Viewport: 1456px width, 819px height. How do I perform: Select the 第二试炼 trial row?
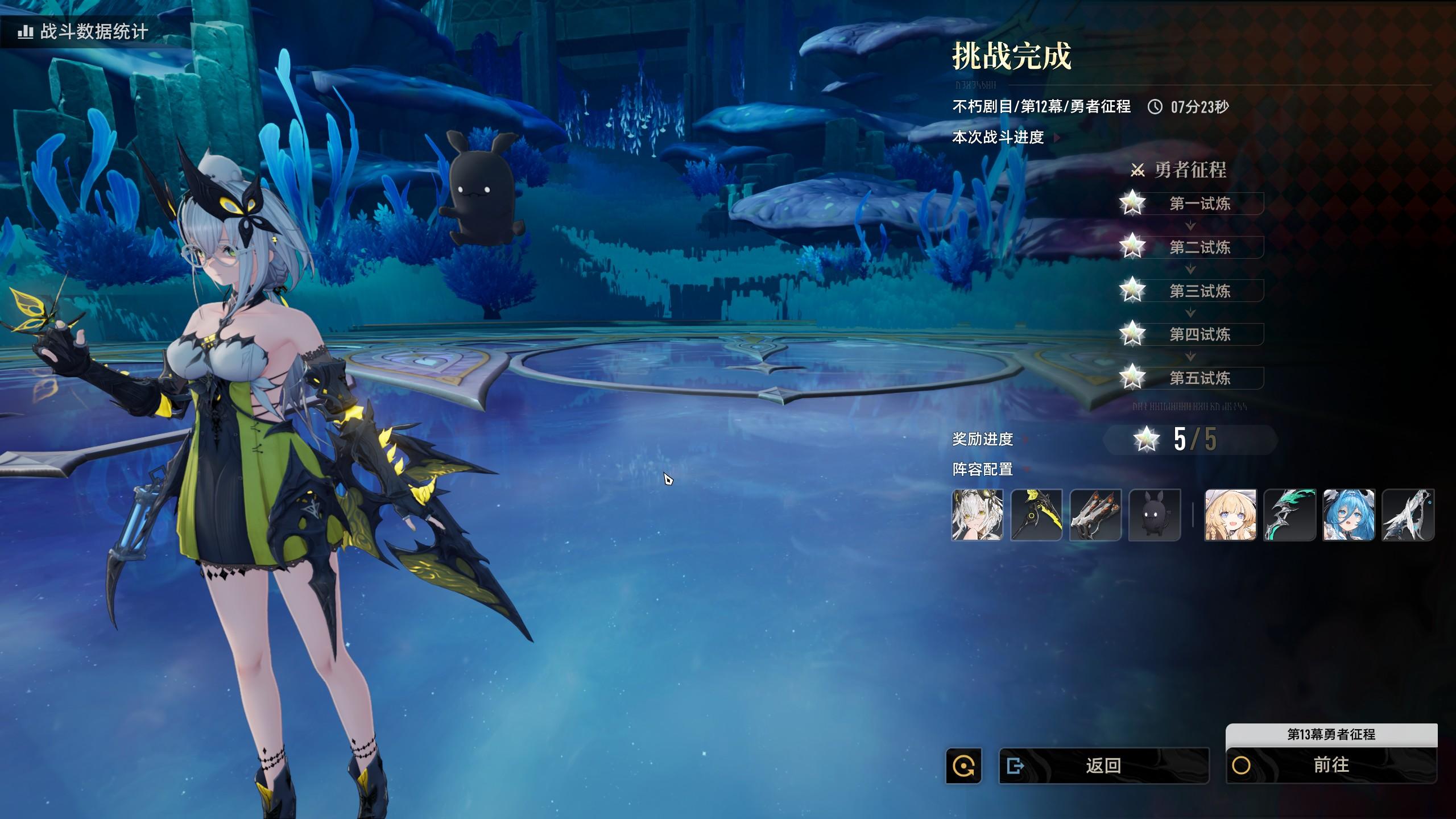[x=1199, y=247]
